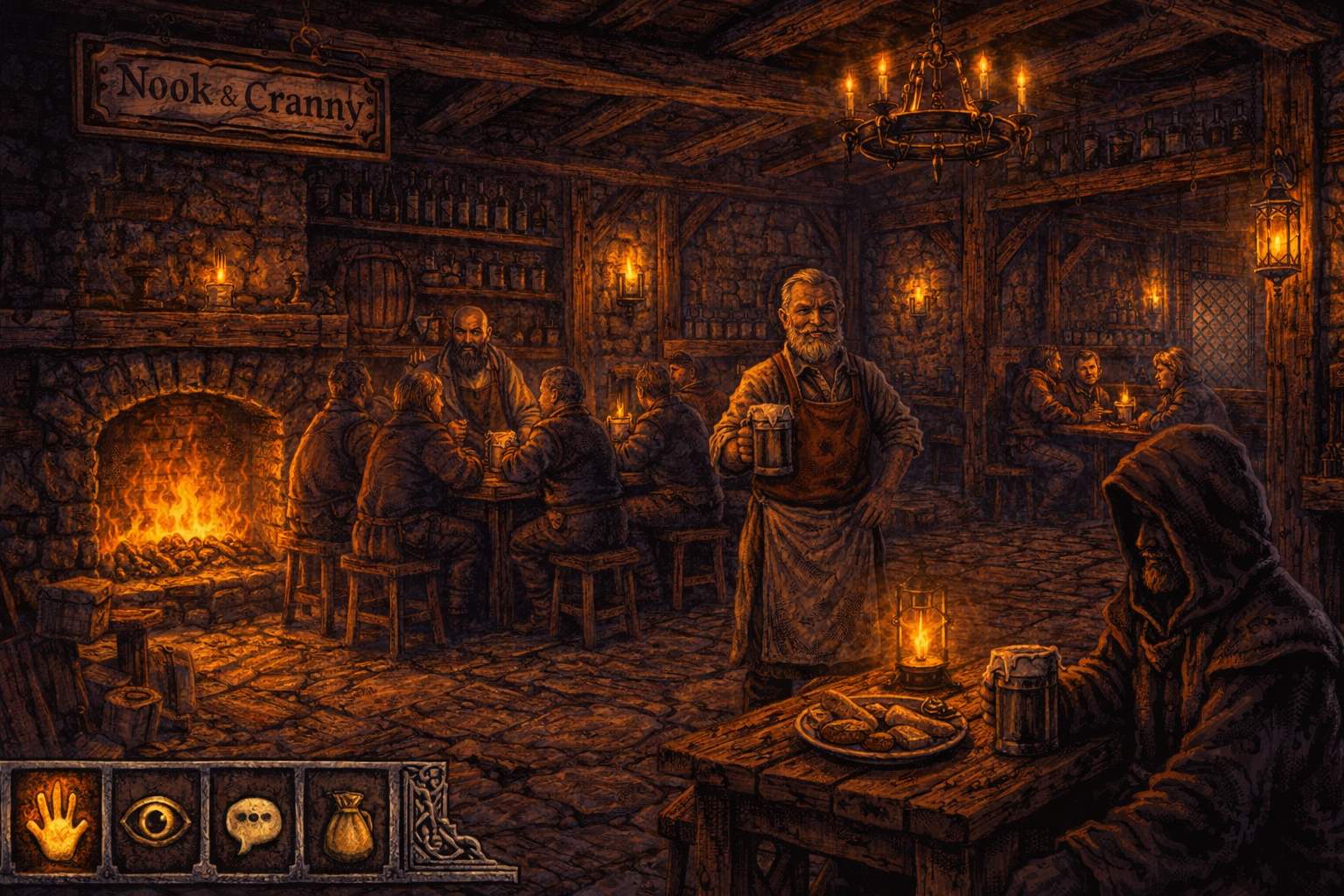1344x896 pixels.
Task: Select the hand interact verb
Action: pos(57,822)
